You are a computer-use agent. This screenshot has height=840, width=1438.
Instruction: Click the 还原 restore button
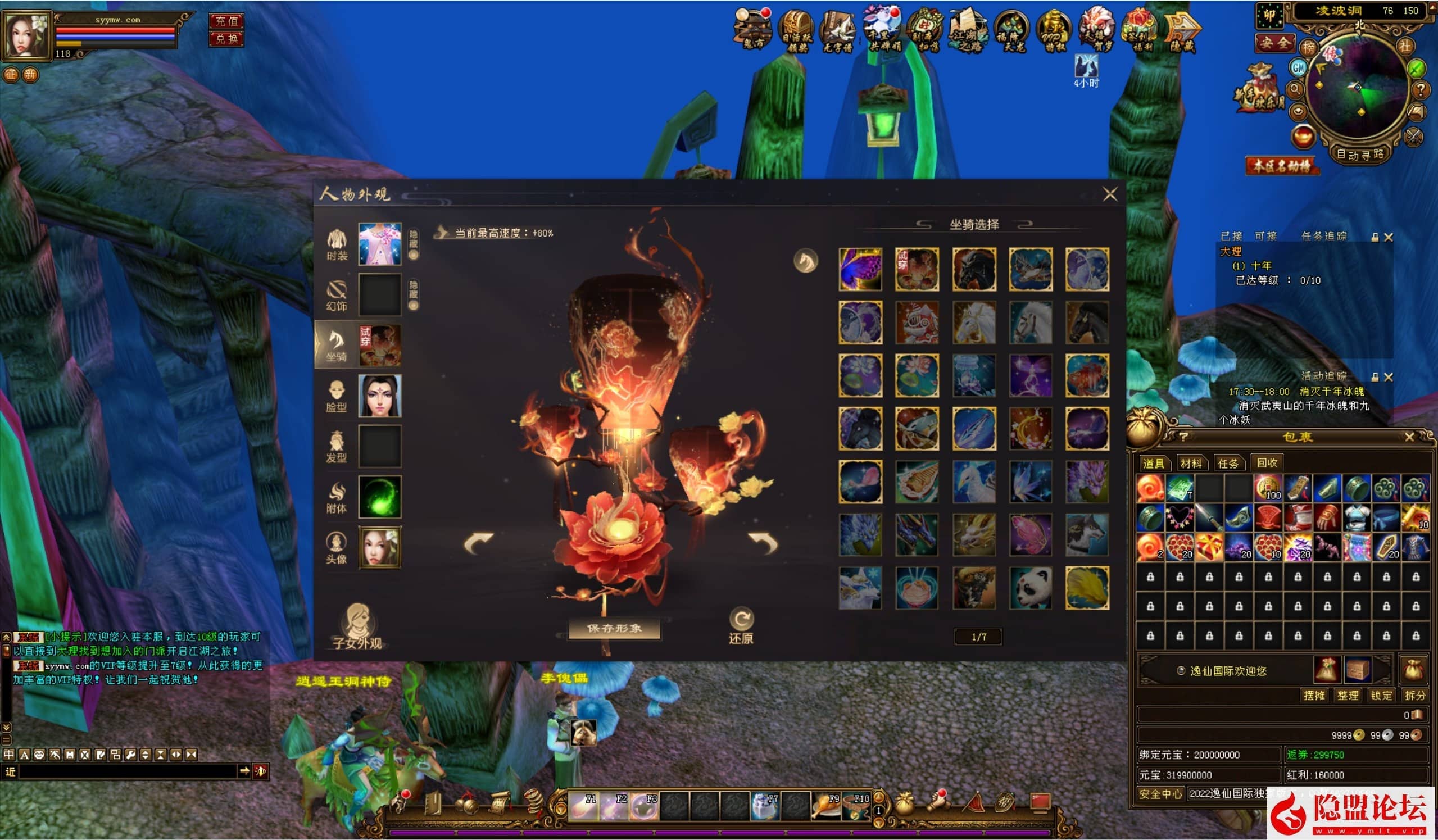pyautogui.click(x=741, y=626)
